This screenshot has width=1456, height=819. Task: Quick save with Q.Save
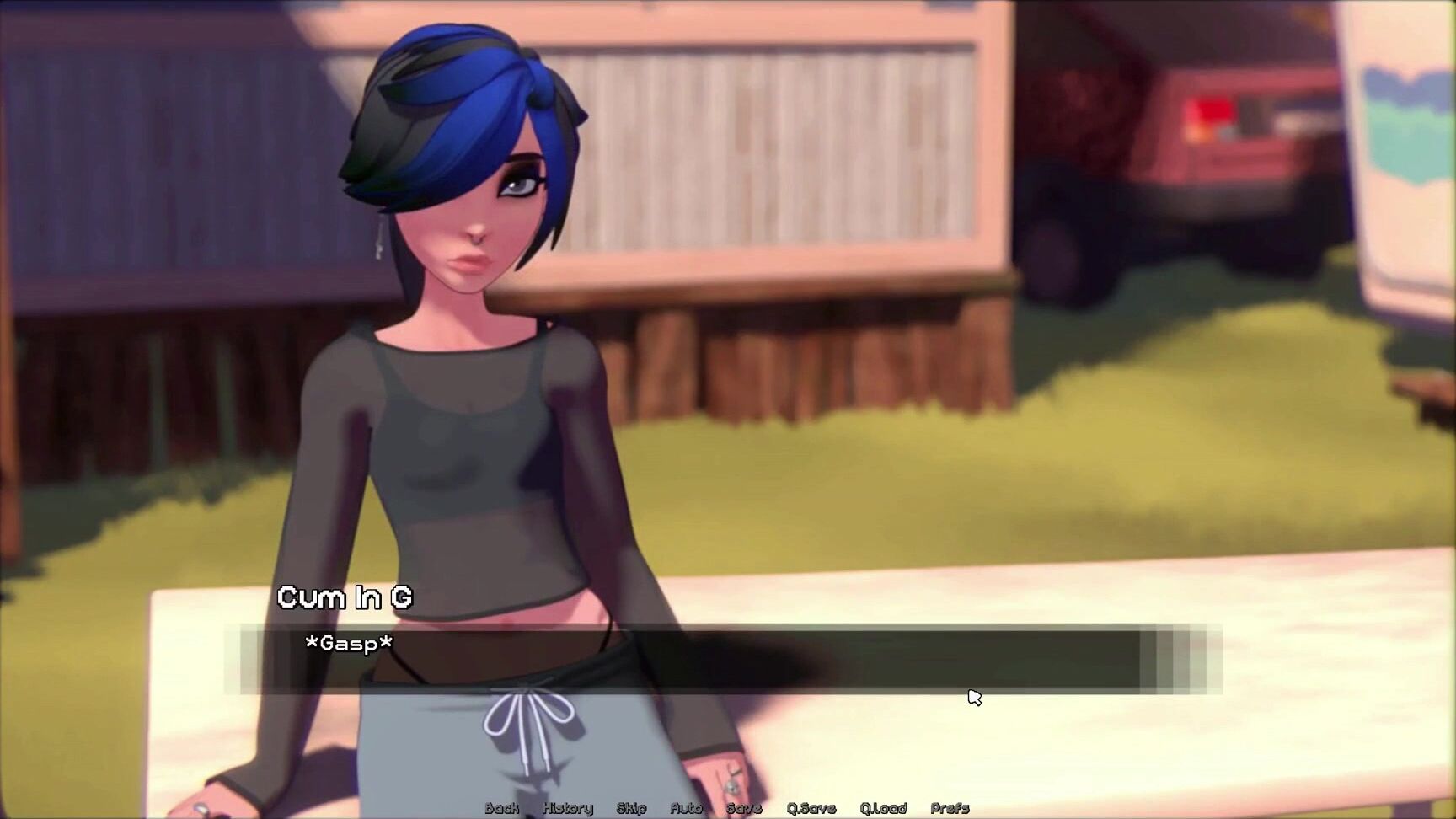pos(811,808)
